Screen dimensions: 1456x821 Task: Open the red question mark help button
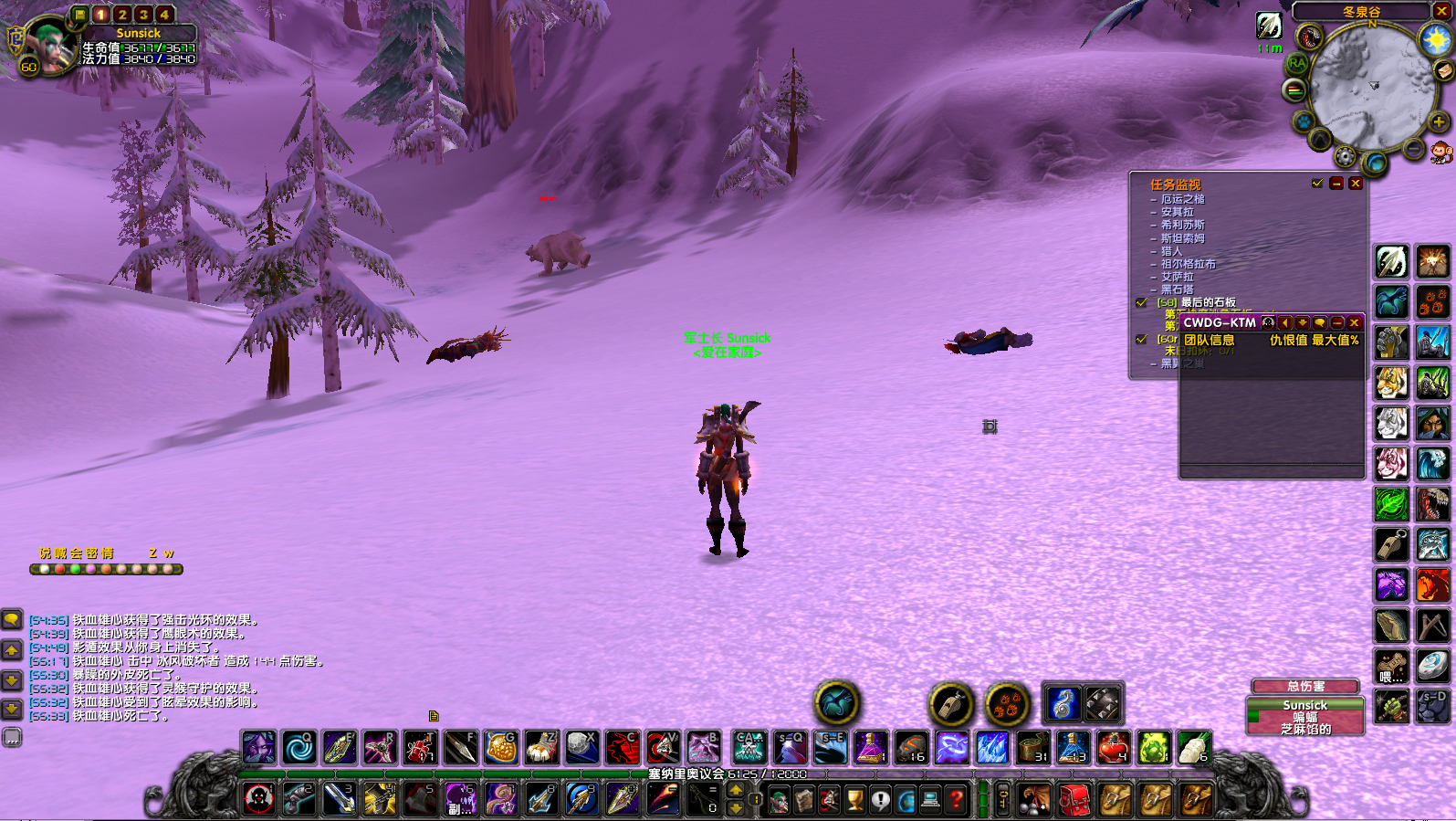(956, 800)
